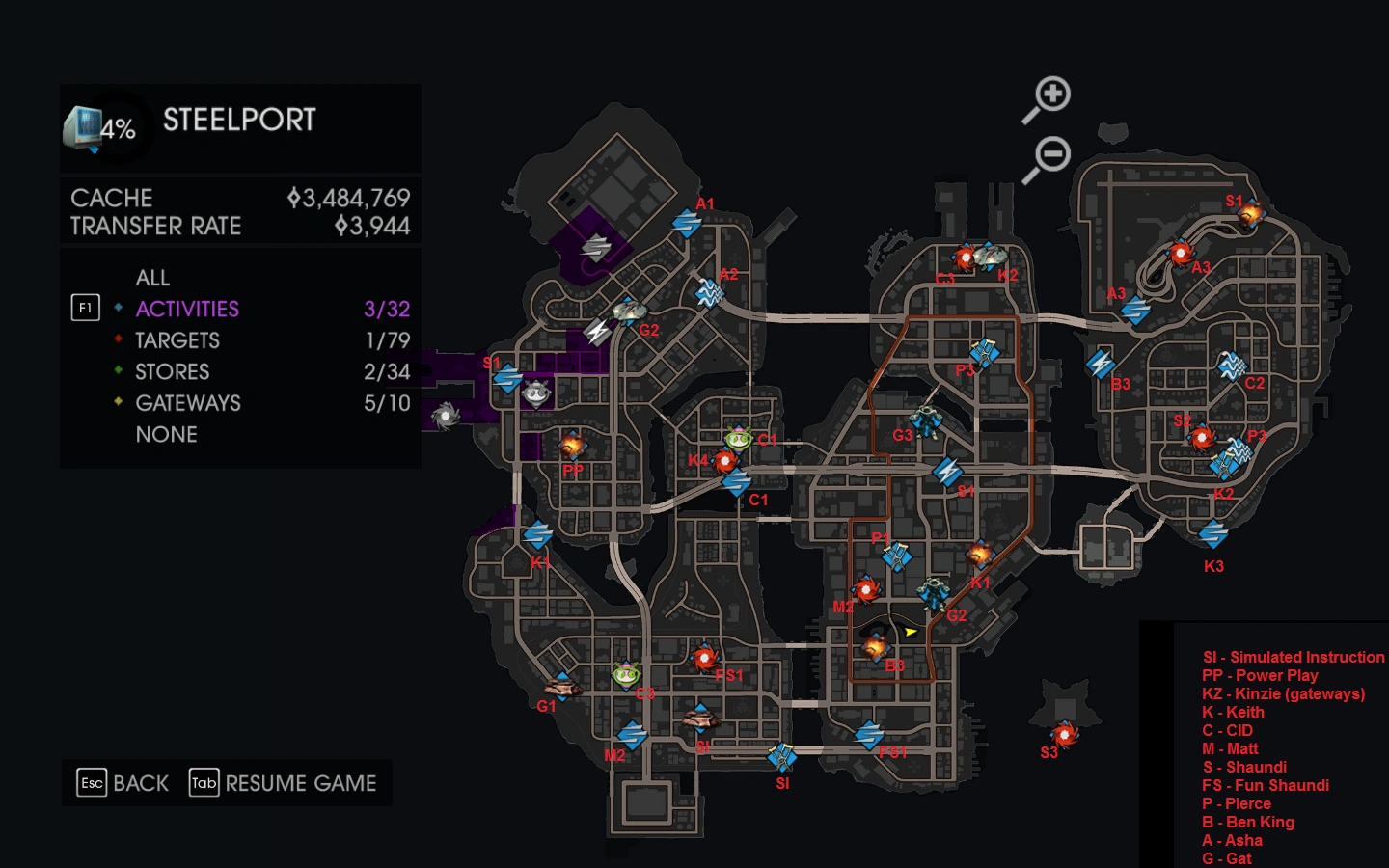Enable the GATEWAYS map filter

click(x=185, y=403)
